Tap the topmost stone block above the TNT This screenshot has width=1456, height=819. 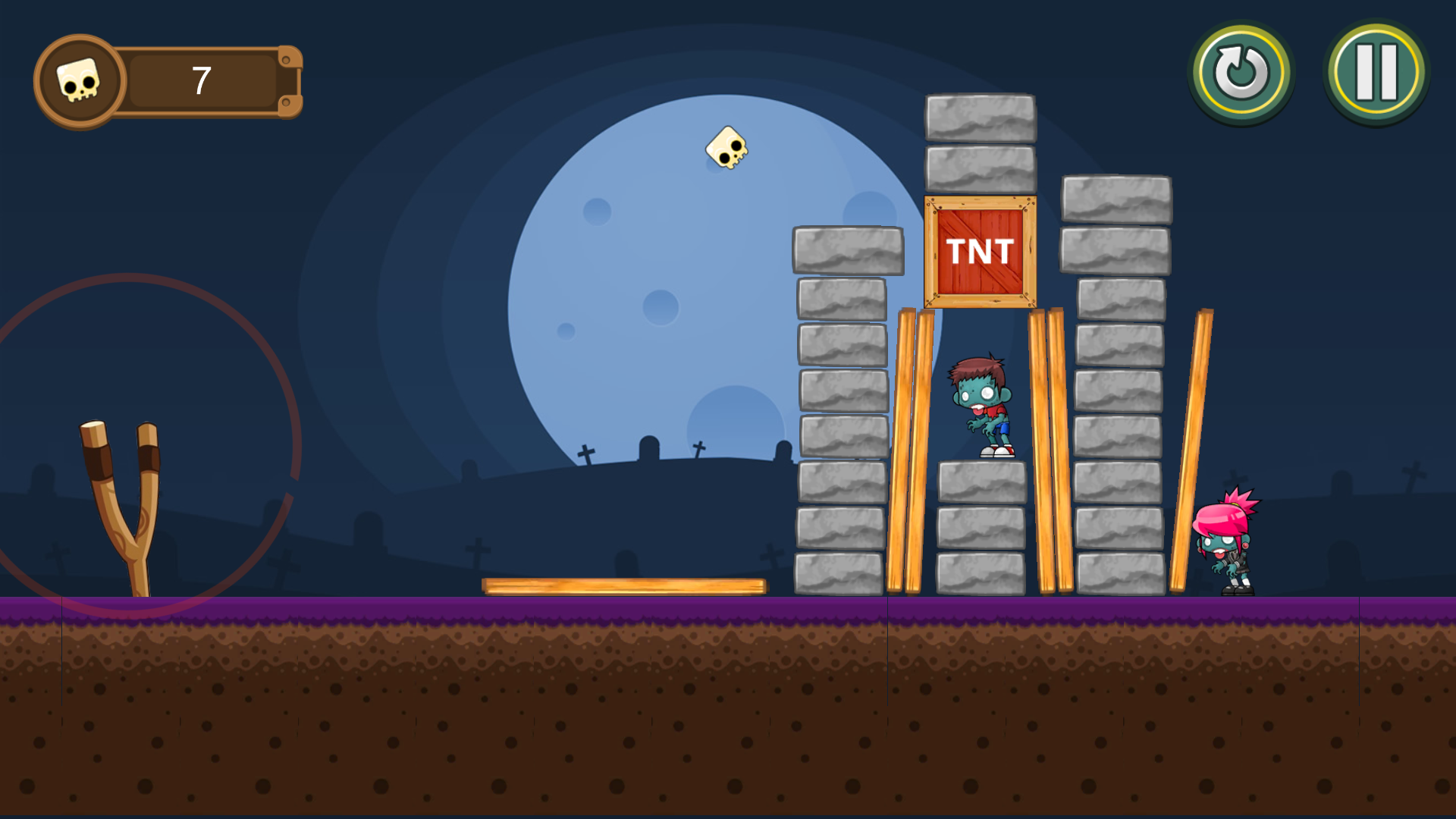[980, 118]
